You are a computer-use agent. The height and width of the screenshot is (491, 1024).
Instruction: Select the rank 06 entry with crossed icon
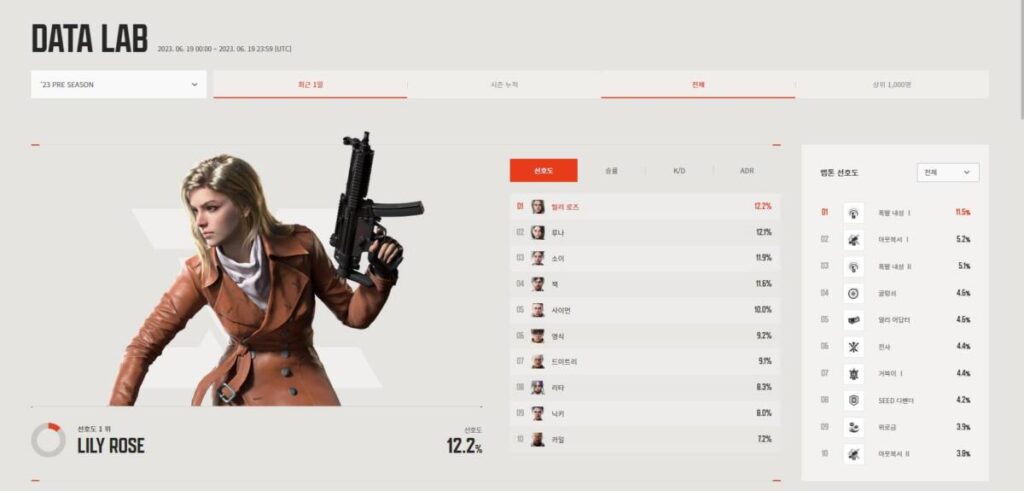tap(895, 346)
